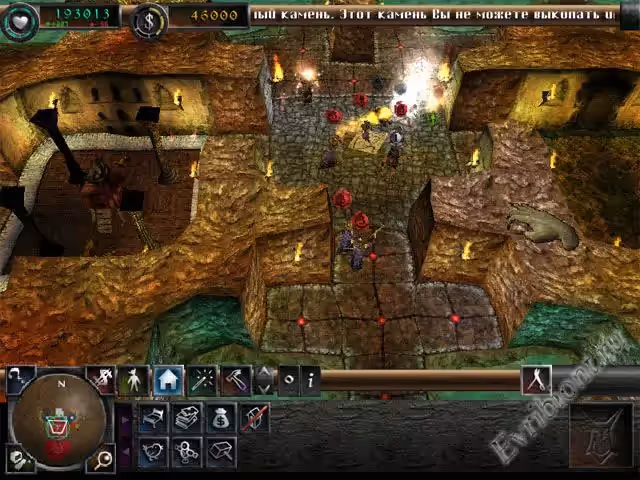Open the information 'i' button
The height and width of the screenshot is (480, 640).
[310, 380]
